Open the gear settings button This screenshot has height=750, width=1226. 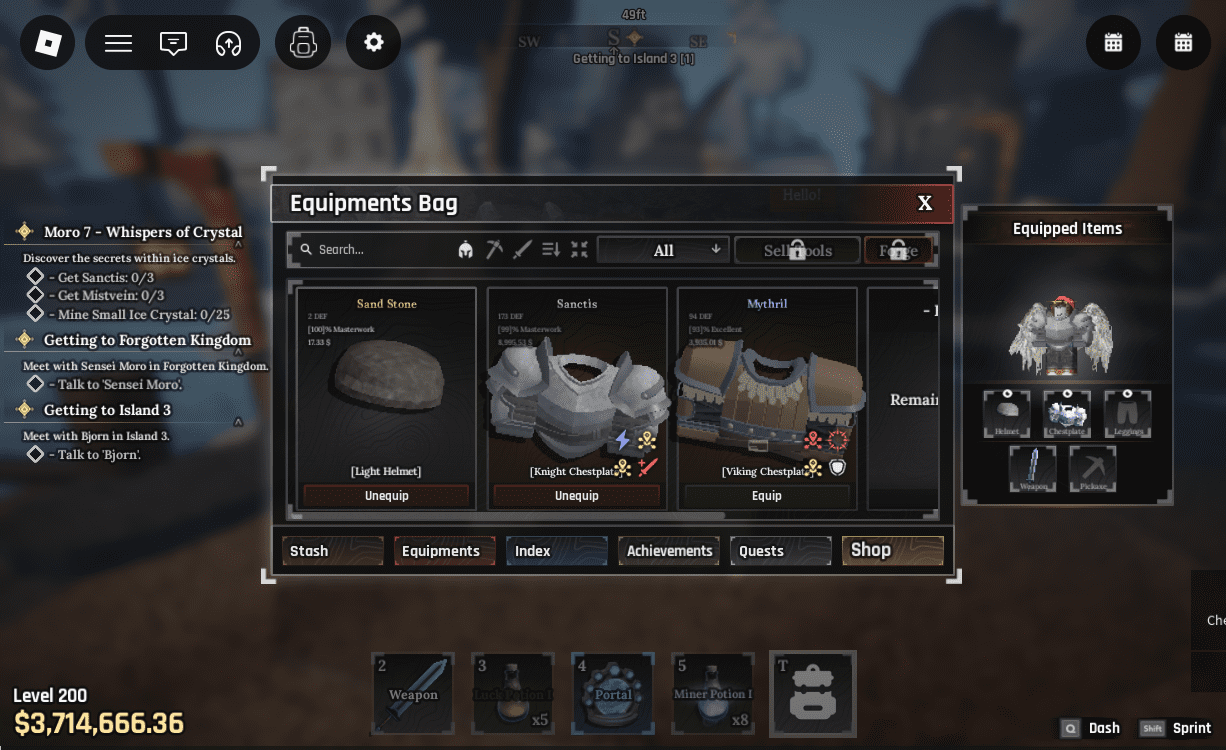[374, 43]
